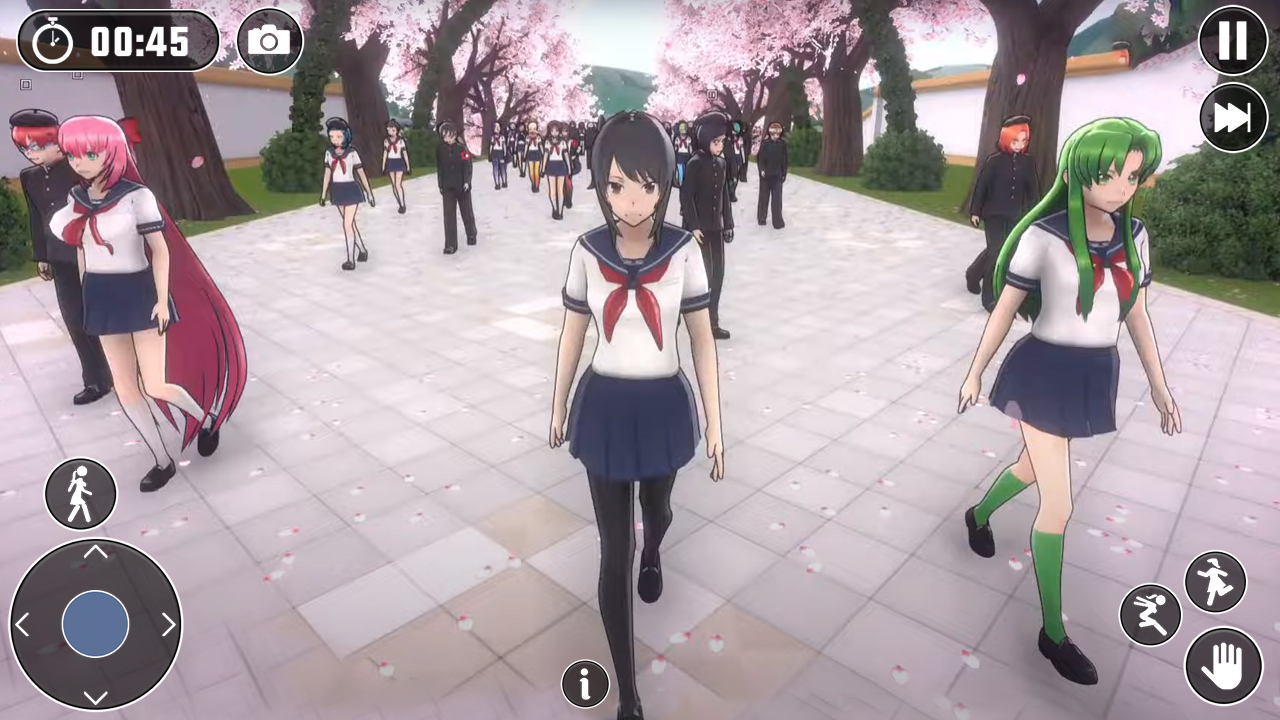The width and height of the screenshot is (1280, 720).
Task: Tap the fast-forward skip icon
Action: pos(1233,118)
